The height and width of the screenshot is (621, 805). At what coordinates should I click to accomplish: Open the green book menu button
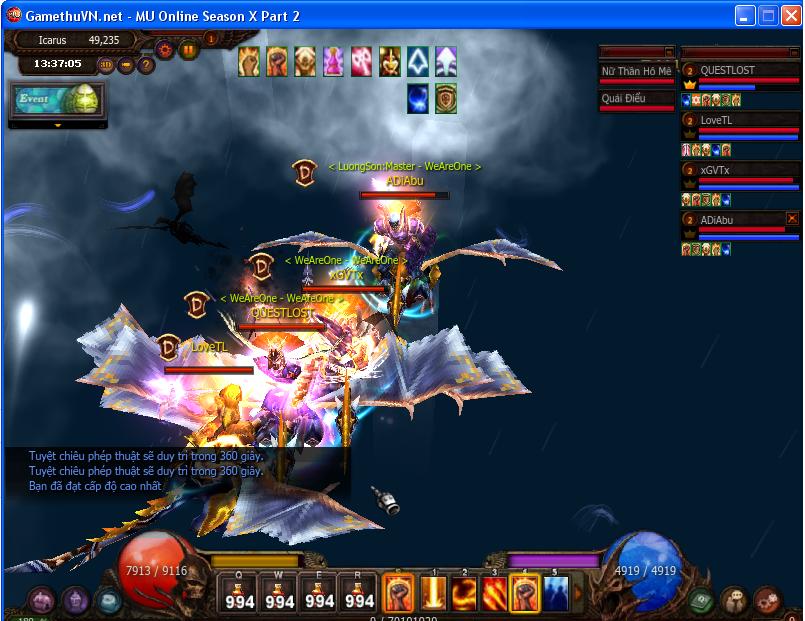701,600
